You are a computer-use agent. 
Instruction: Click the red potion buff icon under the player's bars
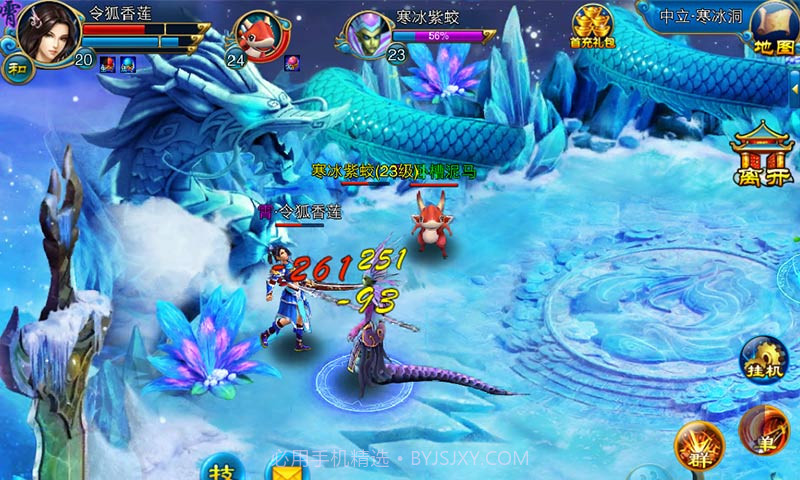[106, 65]
